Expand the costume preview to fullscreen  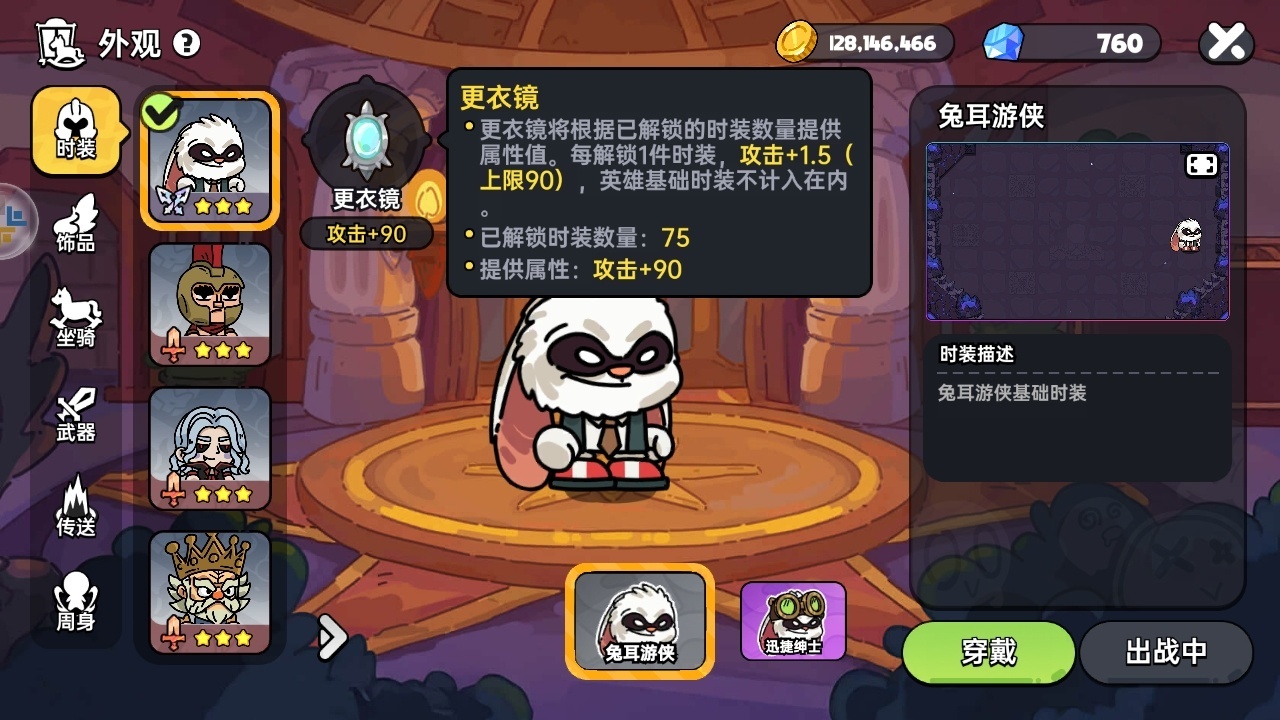coord(1201,165)
